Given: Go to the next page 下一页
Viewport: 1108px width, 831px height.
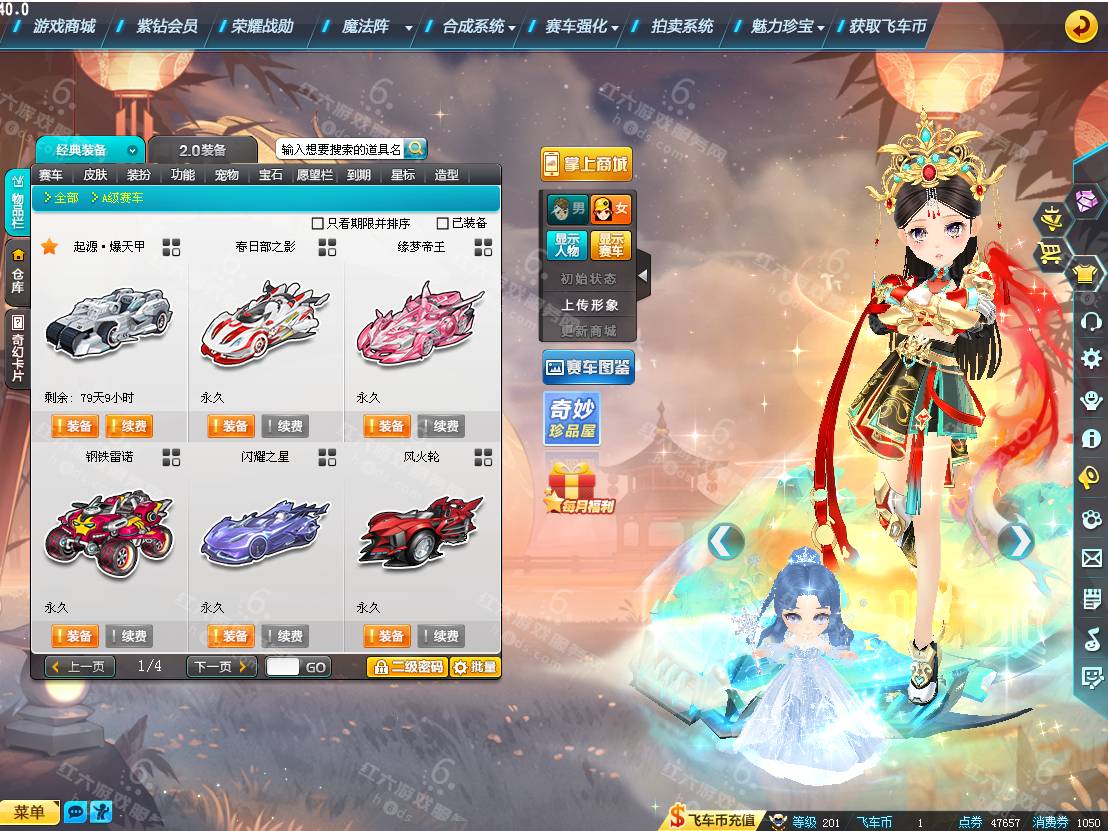Looking at the screenshot, I should coord(221,667).
